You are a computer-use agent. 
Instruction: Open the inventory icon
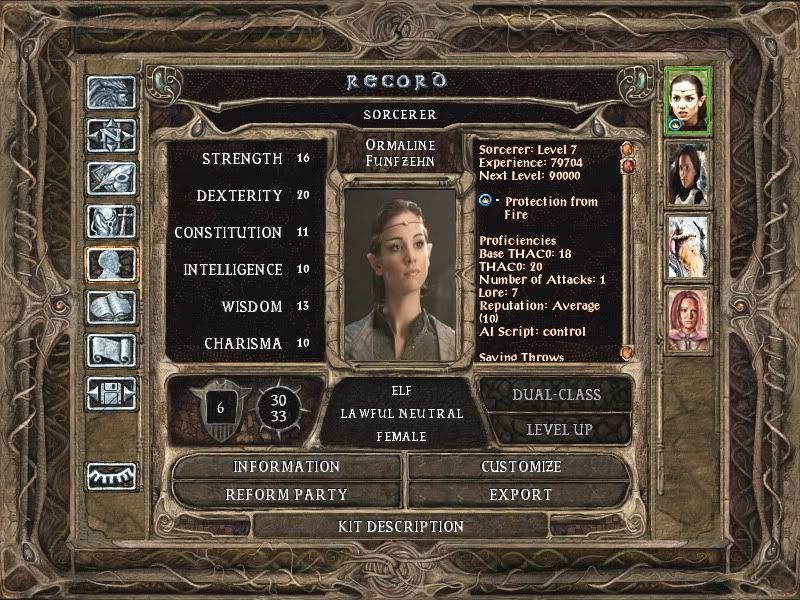(x=108, y=221)
